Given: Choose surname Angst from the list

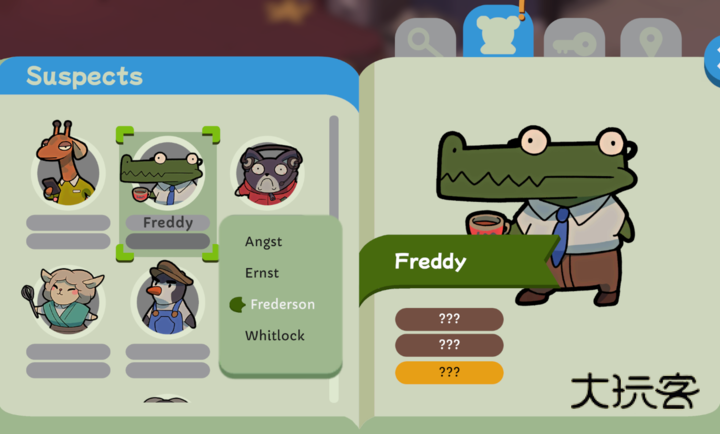Looking at the screenshot, I should 264,241.
